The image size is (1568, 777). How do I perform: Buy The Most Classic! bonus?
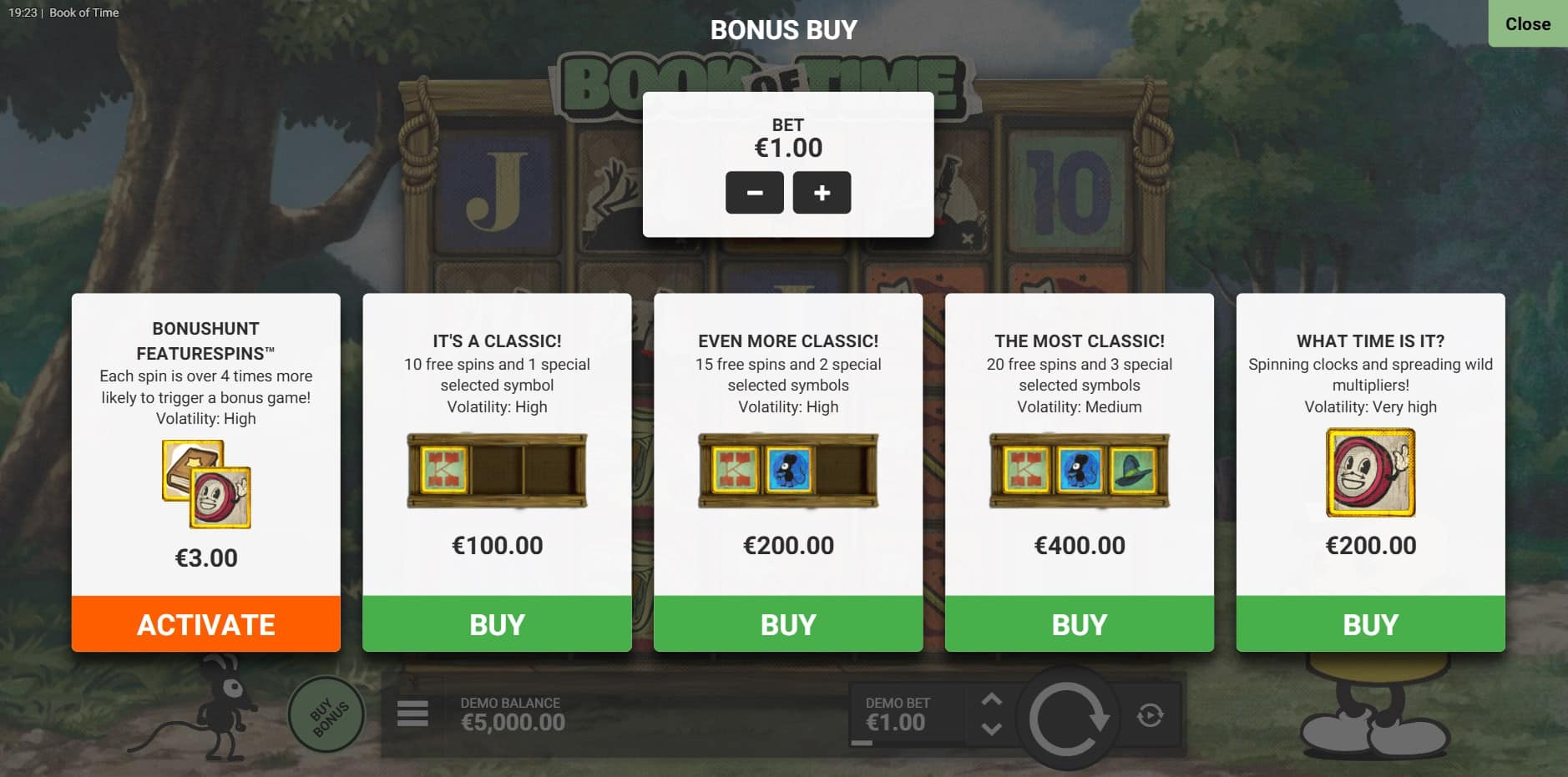pyautogui.click(x=1079, y=624)
